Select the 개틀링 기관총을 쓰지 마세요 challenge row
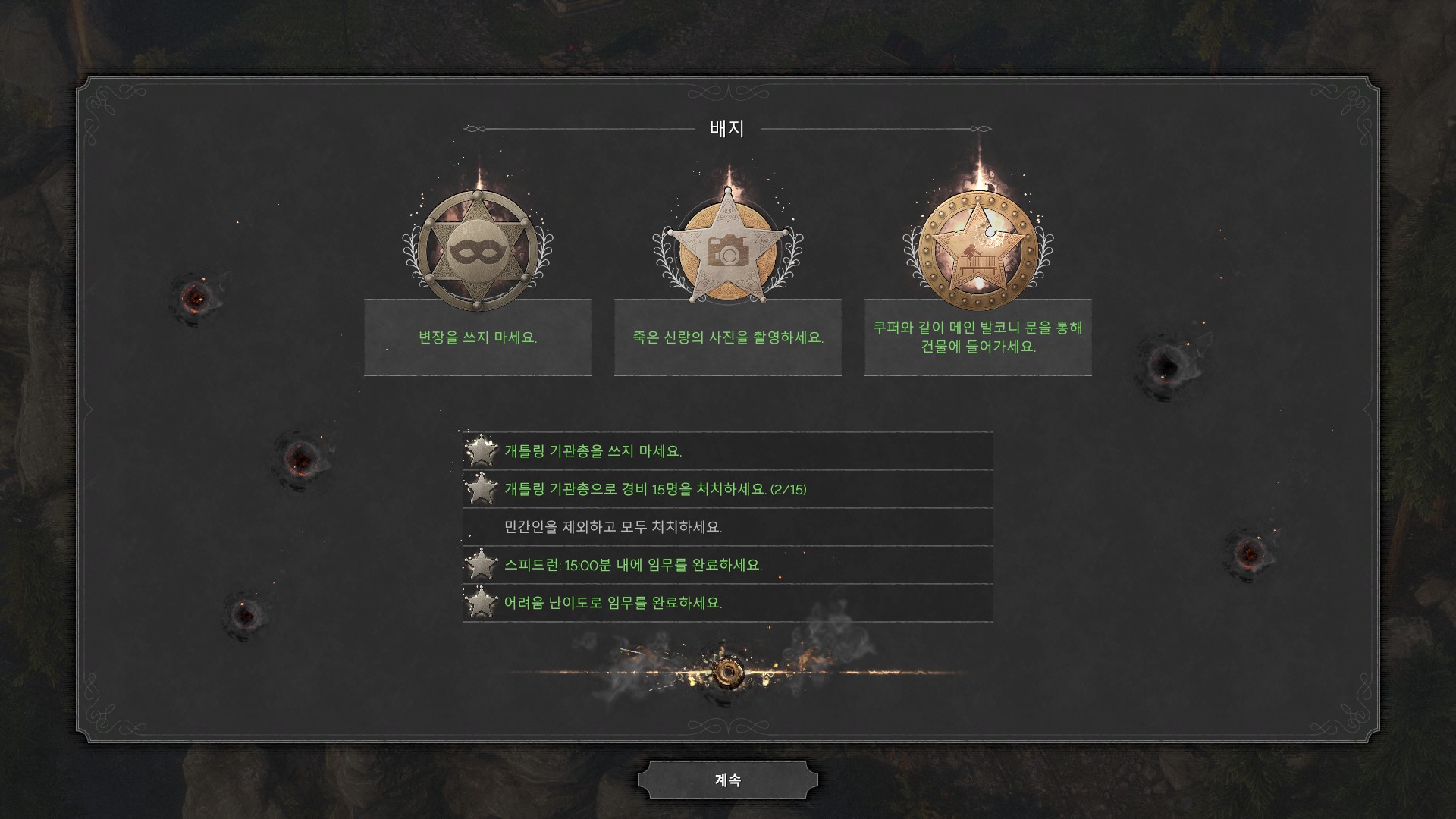Image resolution: width=1456 pixels, height=819 pixels. tap(727, 451)
